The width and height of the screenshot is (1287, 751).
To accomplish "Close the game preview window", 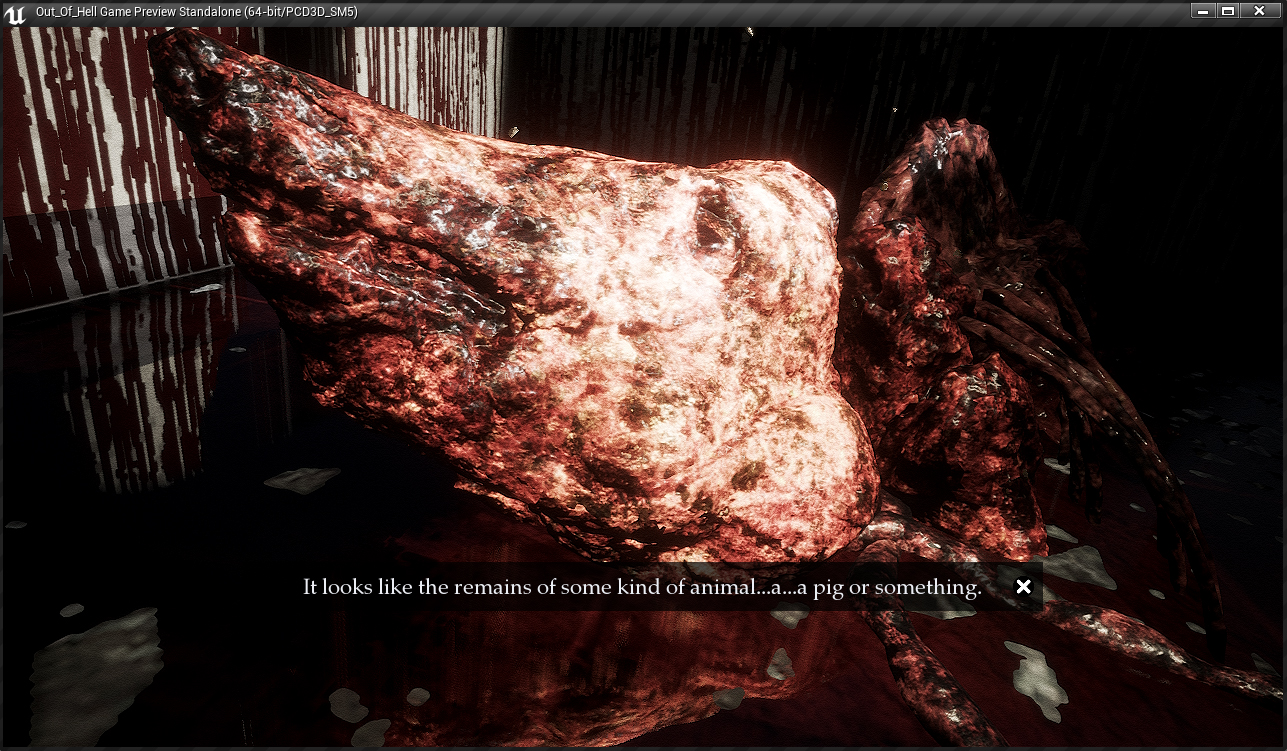I will pyautogui.click(x=1260, y=11).
